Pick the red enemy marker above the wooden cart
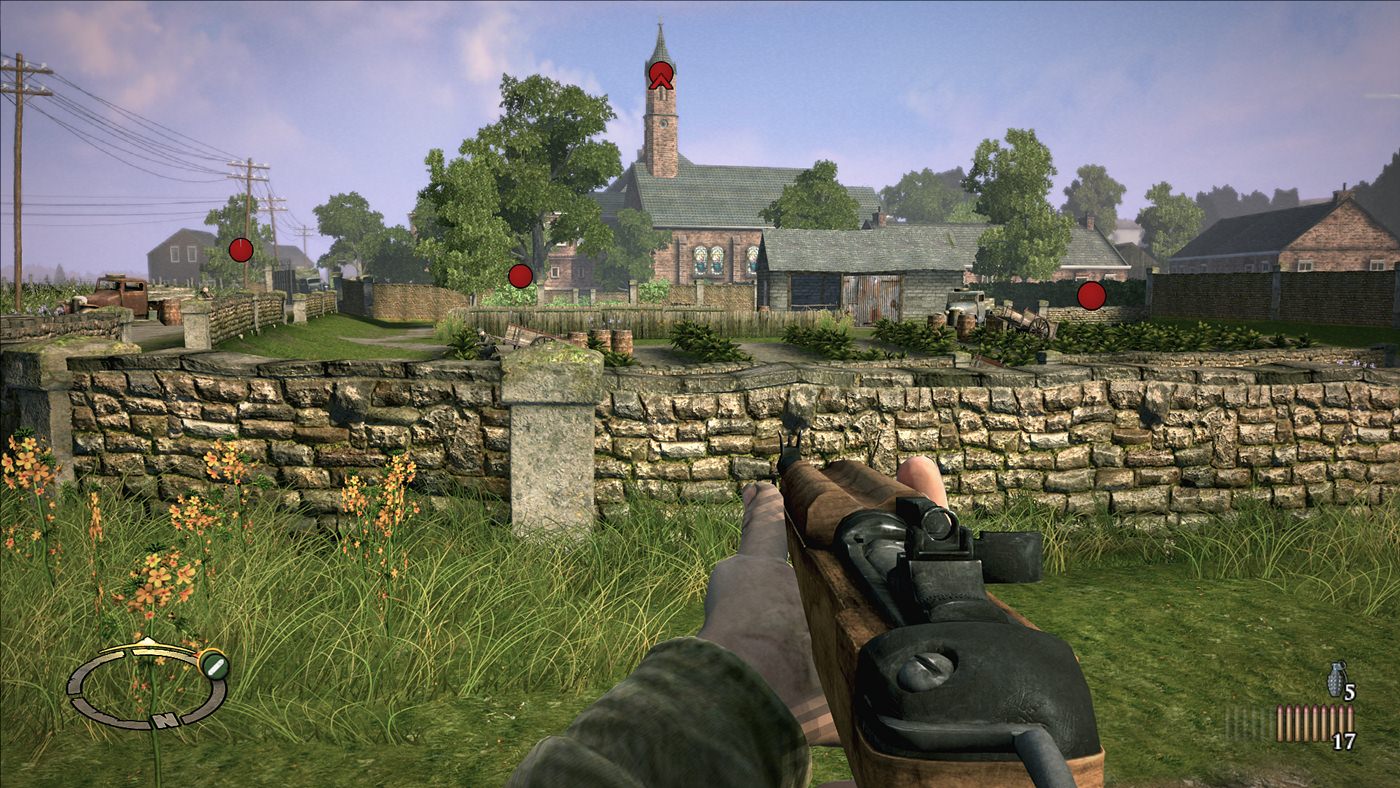This screenshot has height=788, width=1400. (1091, 295)
